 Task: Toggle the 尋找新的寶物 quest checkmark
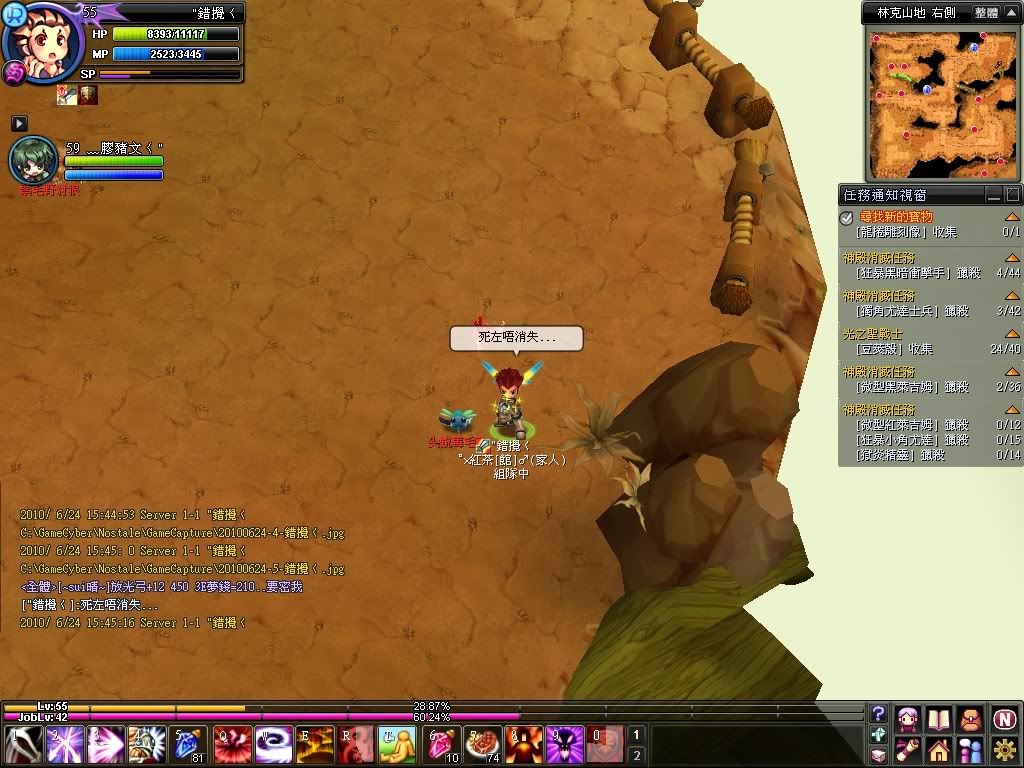(847, 217)
